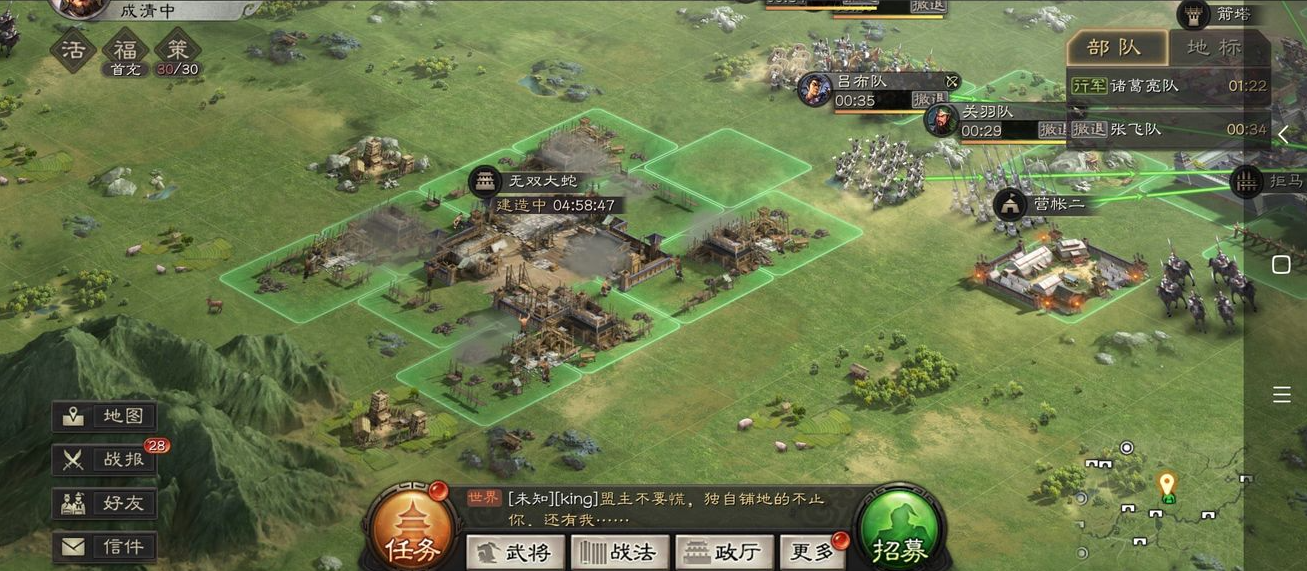Expand the 更多 more menu
Screen dimensions: 1307x571
coord(812,552)
